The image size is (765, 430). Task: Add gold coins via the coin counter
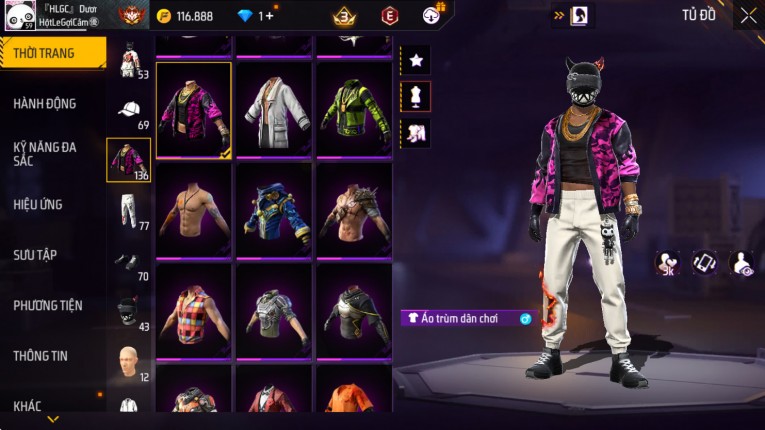186,16
